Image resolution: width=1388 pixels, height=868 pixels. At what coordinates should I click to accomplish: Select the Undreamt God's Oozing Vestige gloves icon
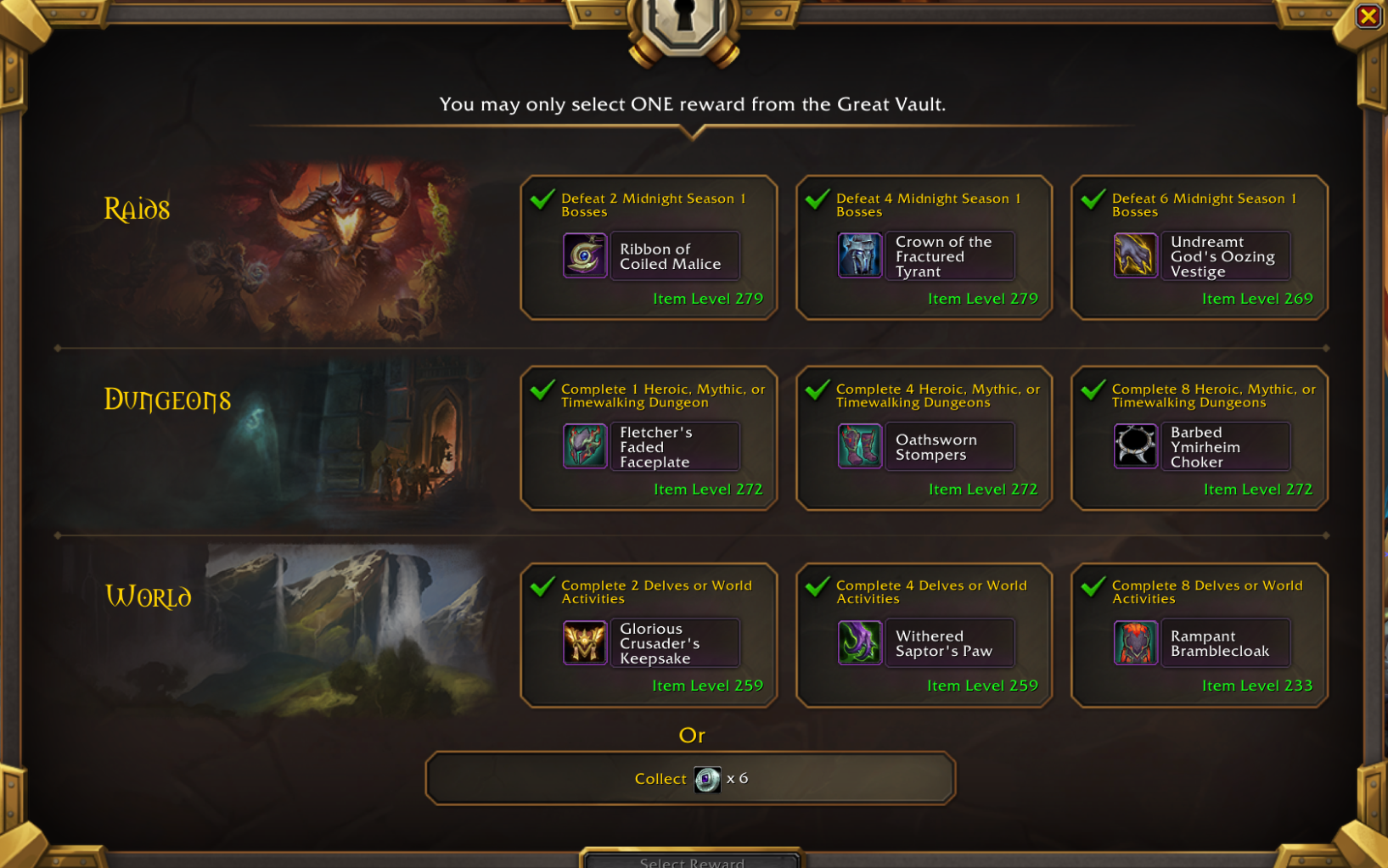1135,255
